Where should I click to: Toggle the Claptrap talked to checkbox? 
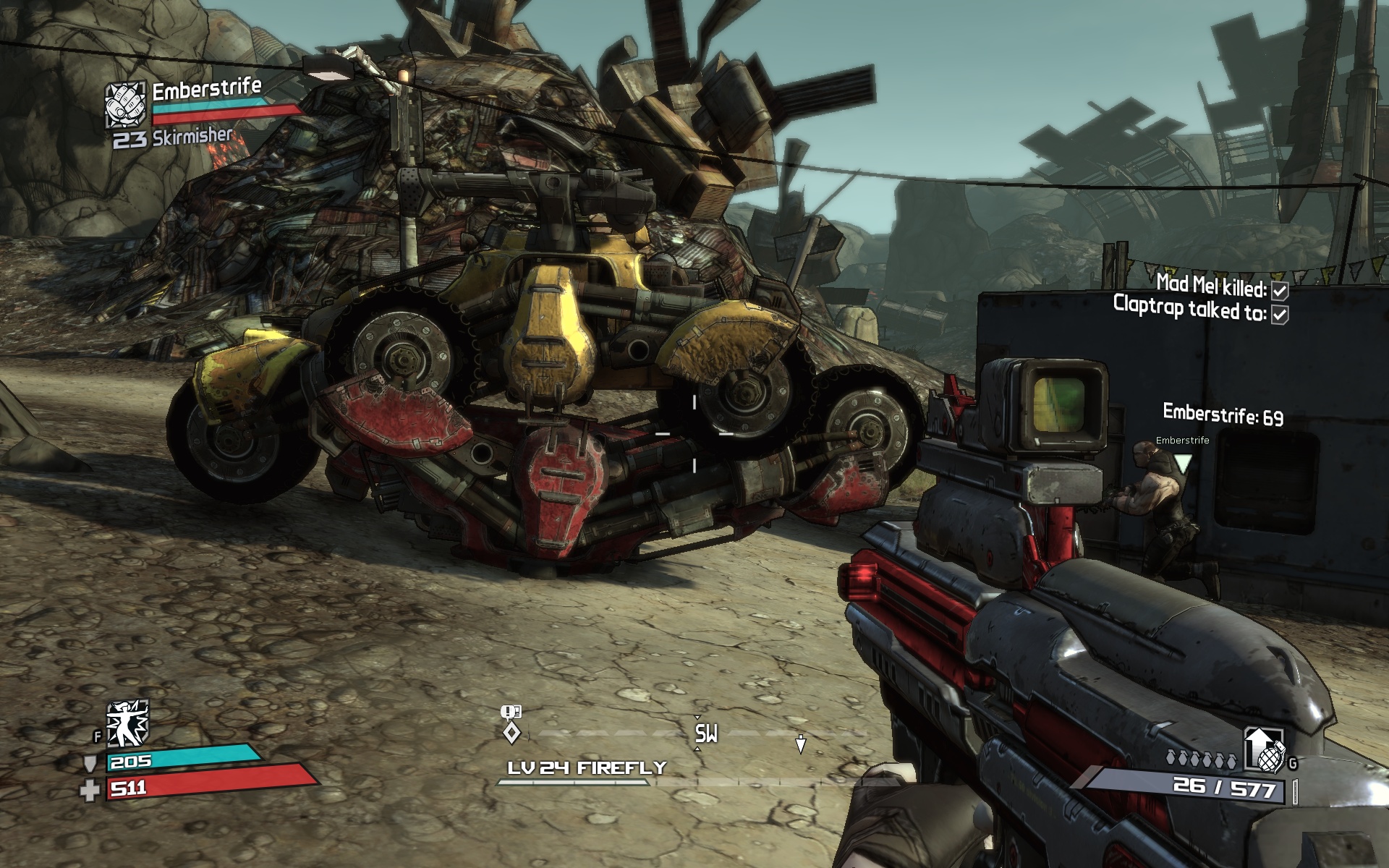(1280, 314)
